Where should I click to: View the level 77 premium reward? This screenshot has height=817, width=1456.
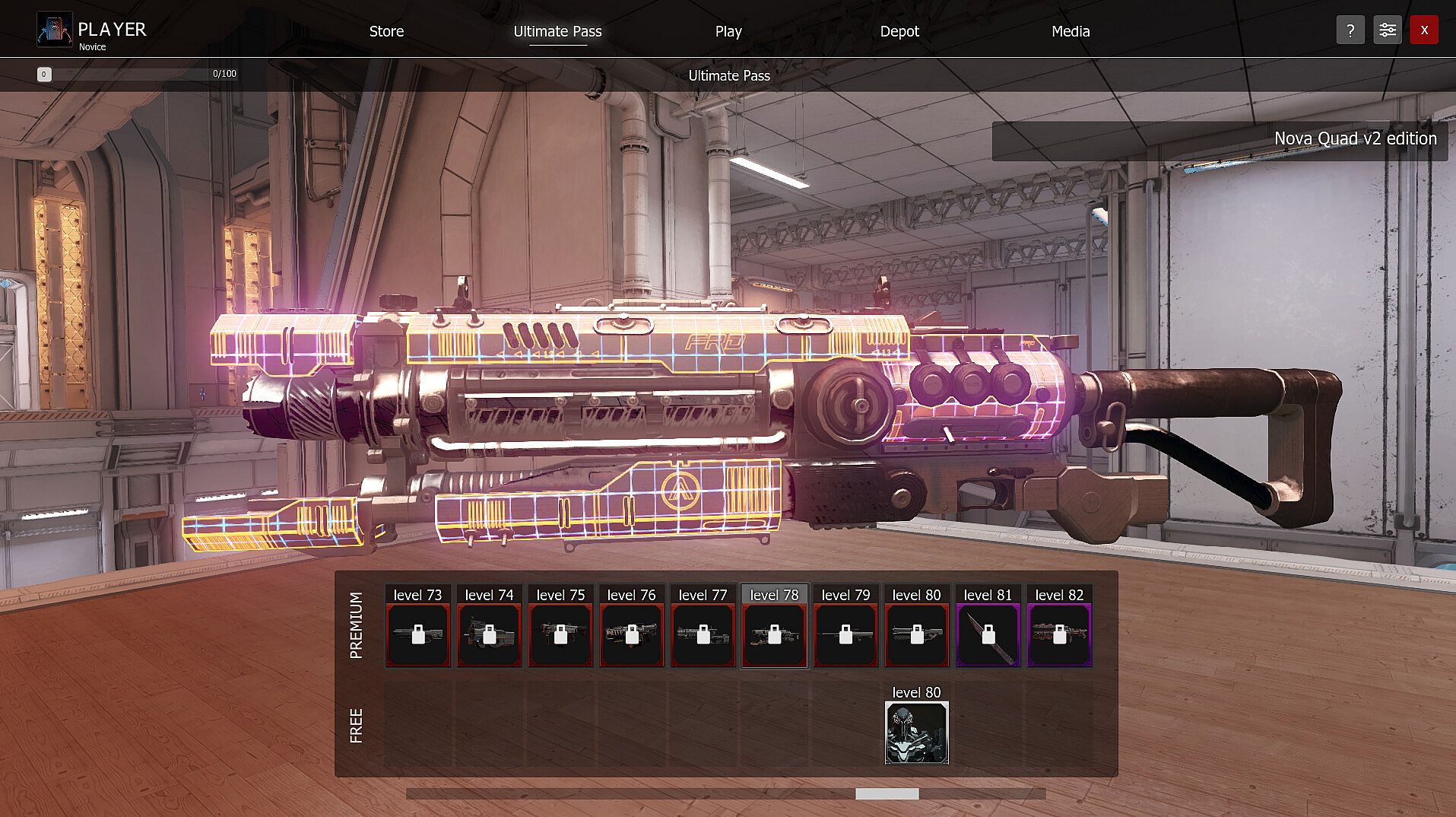point(703,634)
